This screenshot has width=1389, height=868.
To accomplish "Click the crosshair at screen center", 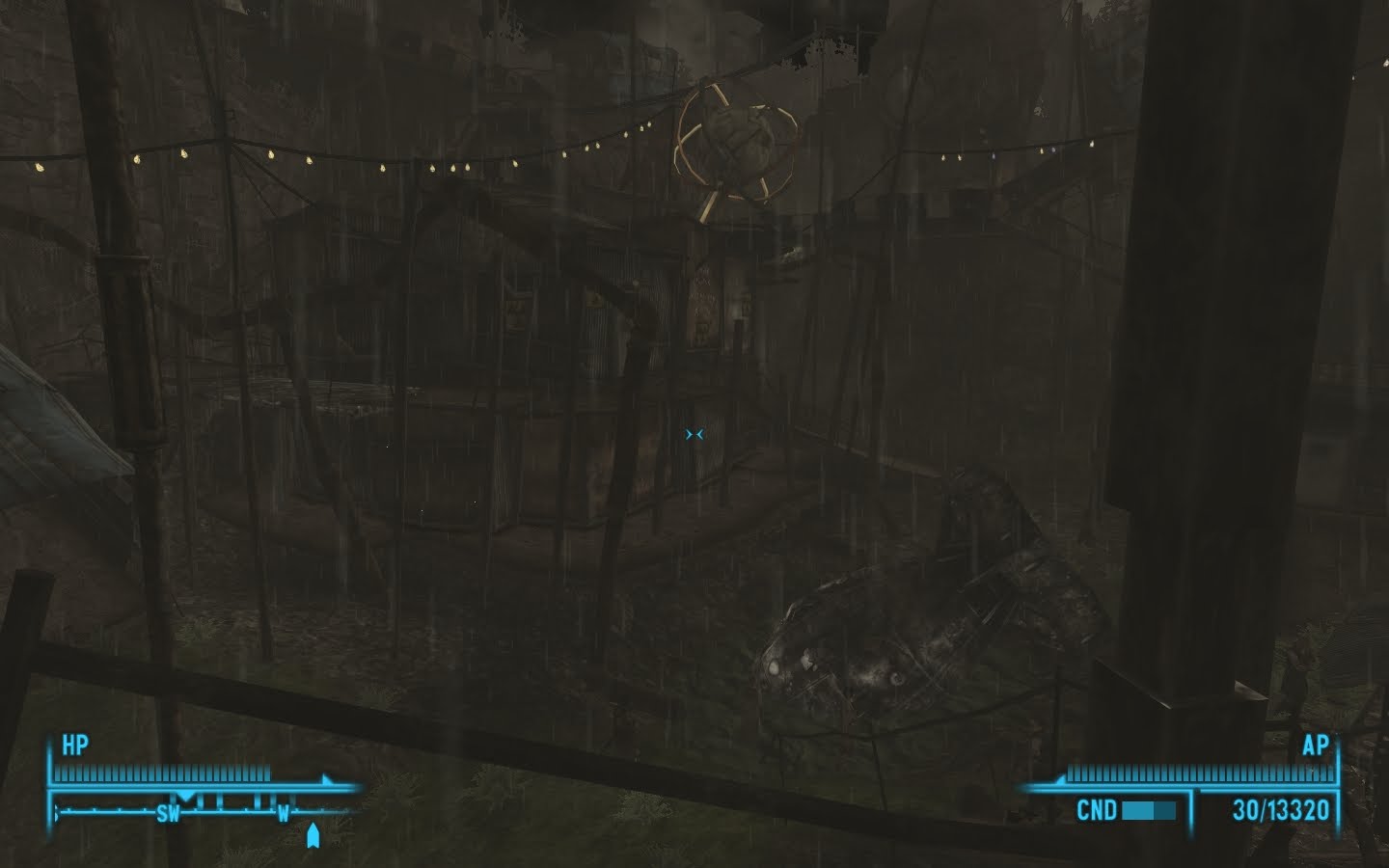I will [x=694, y=434].
